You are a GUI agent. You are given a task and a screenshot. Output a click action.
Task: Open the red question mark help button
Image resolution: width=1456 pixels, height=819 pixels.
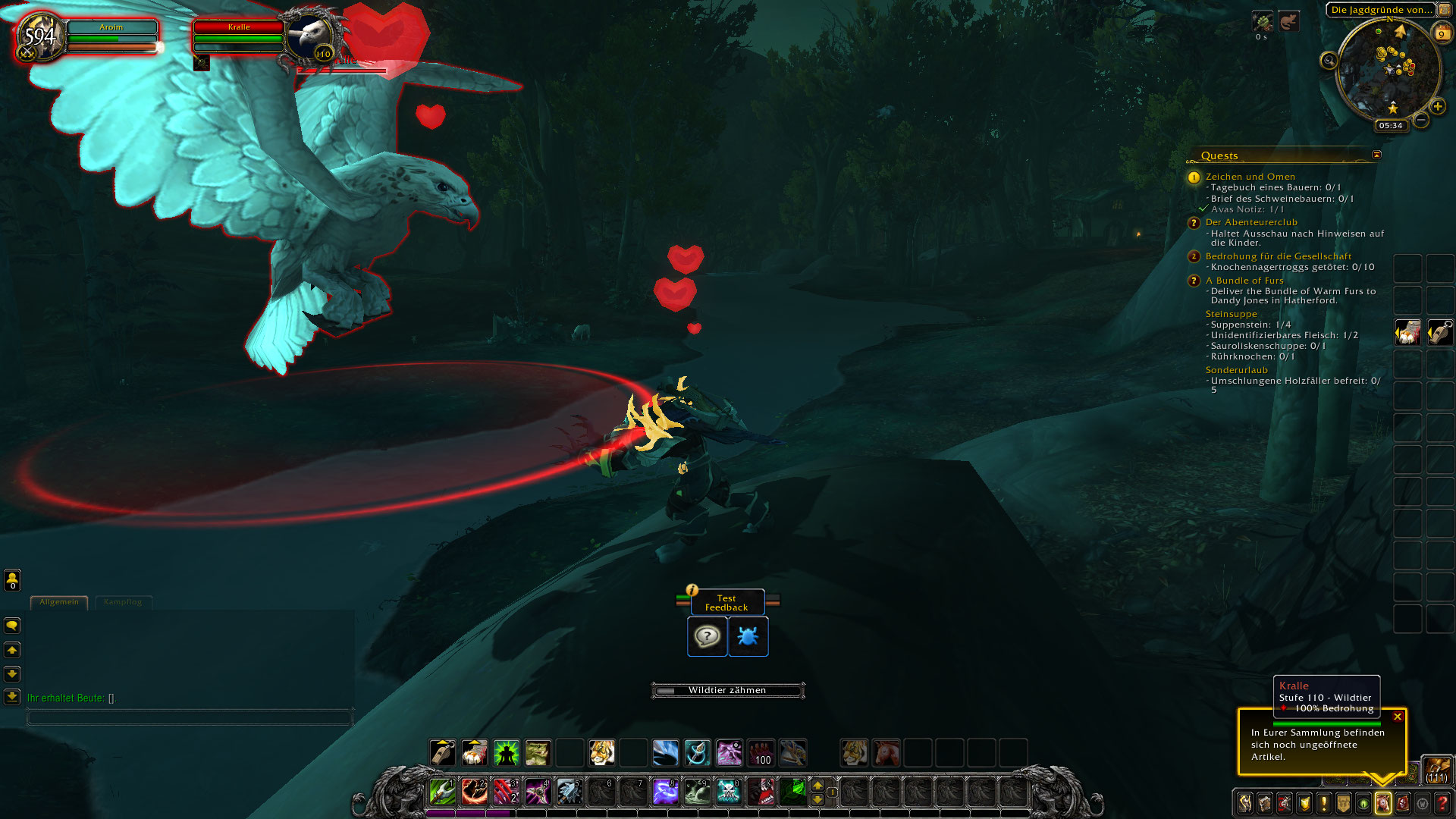tap(1442, 803)
